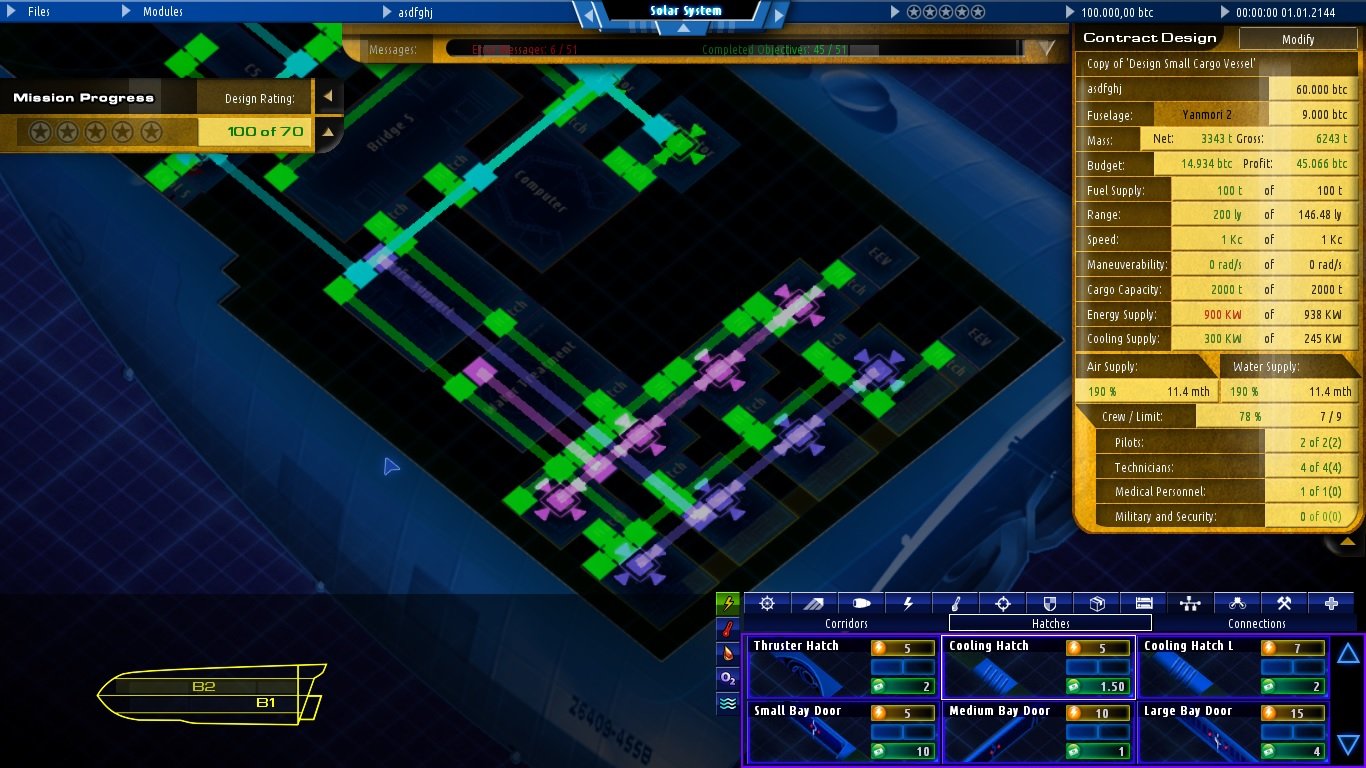Select deck B1 on the hull outline

pos(265,702)
